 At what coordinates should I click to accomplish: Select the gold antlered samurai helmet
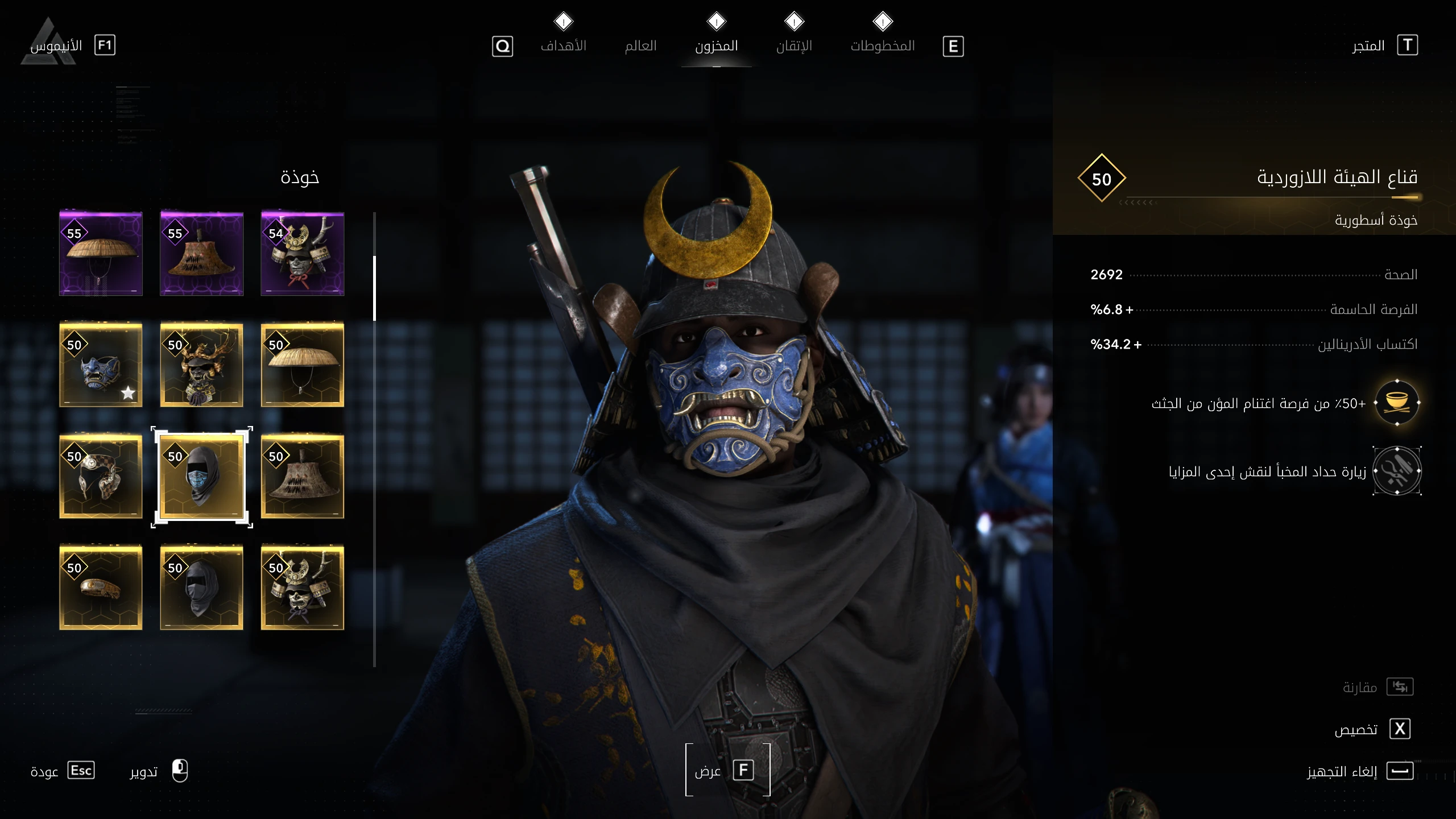(x=201, y=365)
